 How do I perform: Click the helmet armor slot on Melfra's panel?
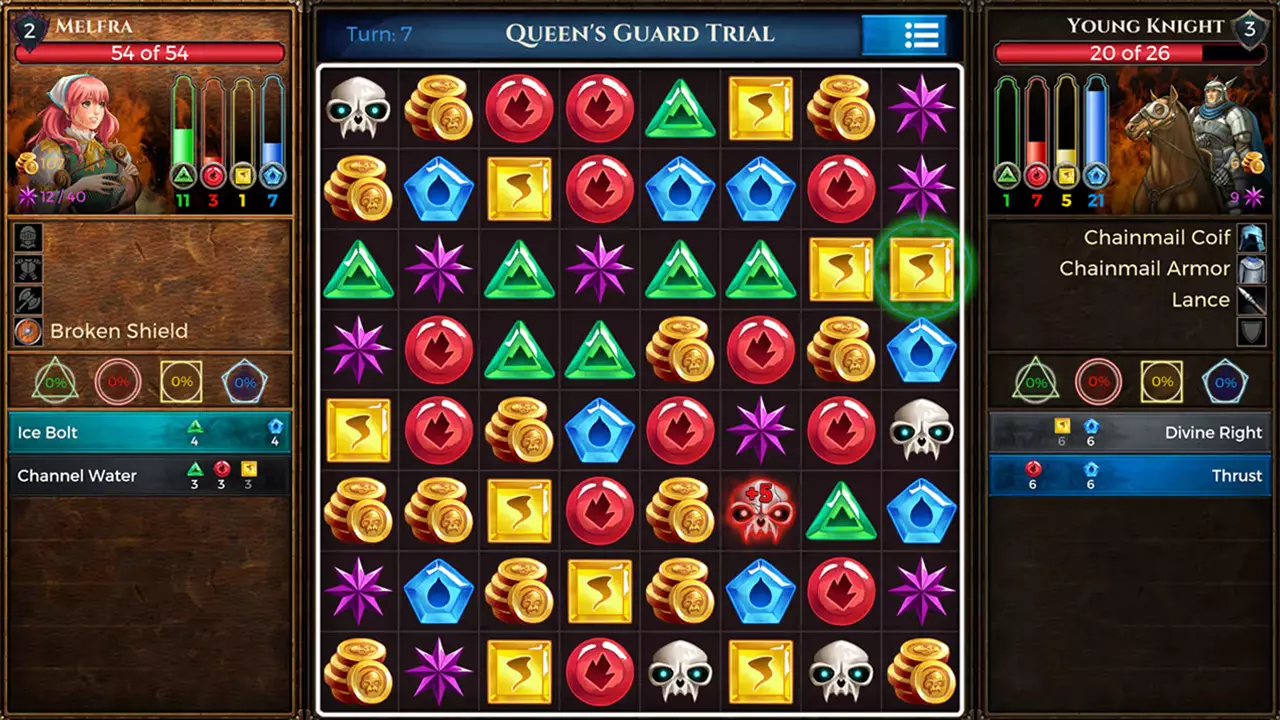pos(26,237)
